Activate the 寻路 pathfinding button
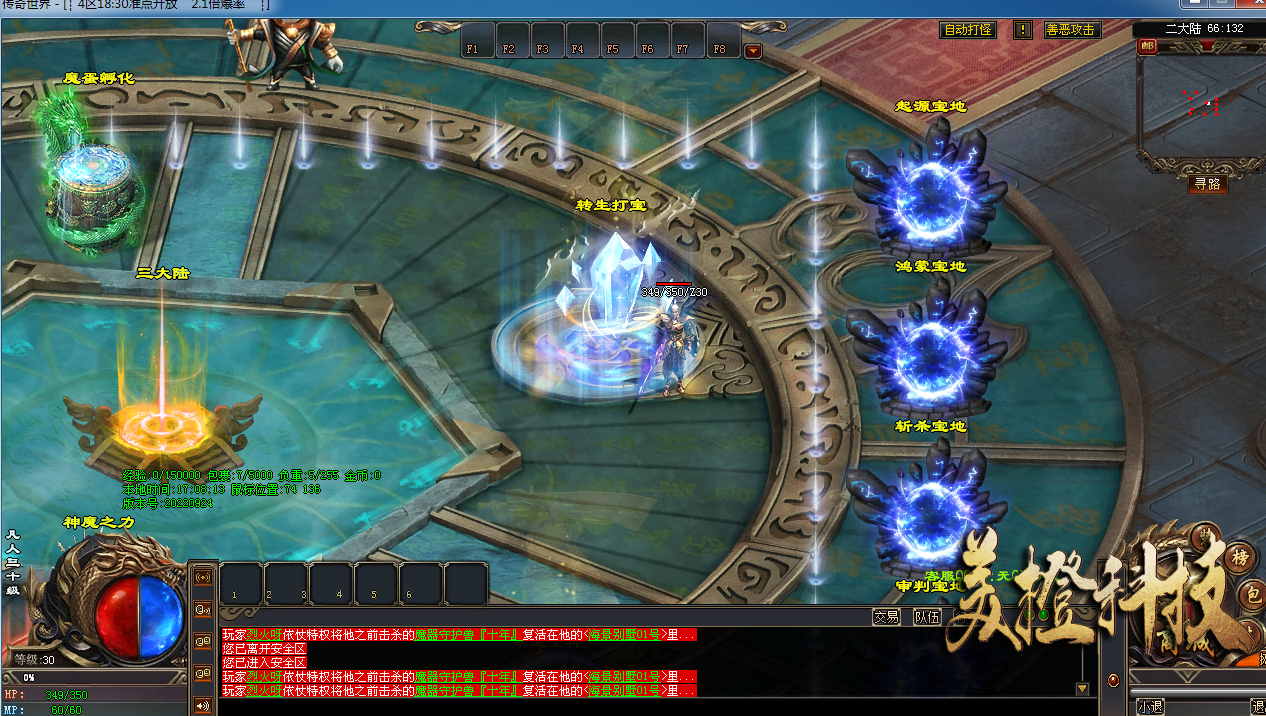The height and width of the screenshot is (716, 1266). [1207, 184]
